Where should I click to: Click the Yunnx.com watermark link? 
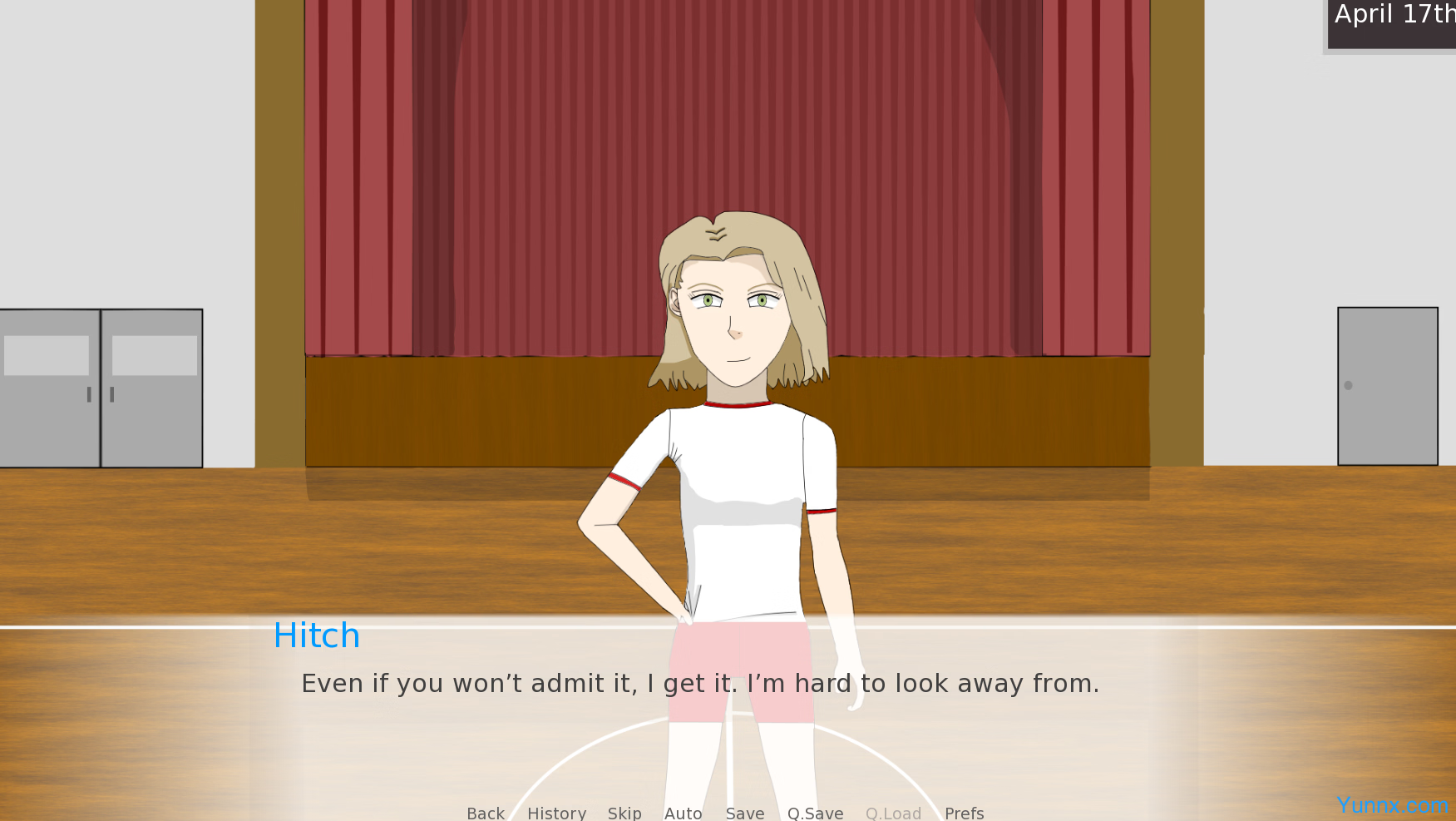(x=1392, y=805)
